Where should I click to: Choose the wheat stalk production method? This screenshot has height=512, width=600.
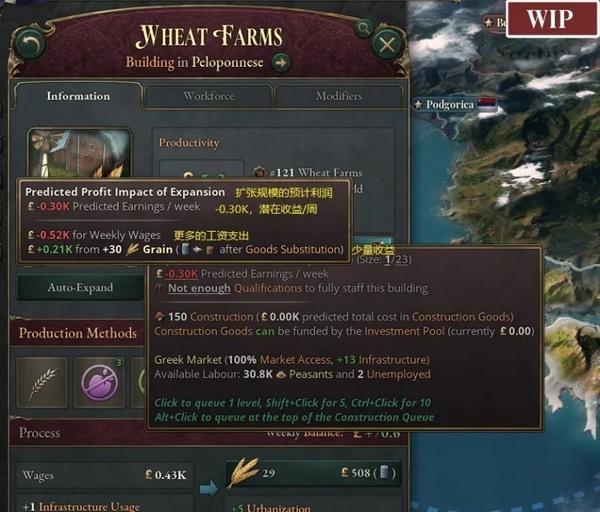[x=42, y=383]
